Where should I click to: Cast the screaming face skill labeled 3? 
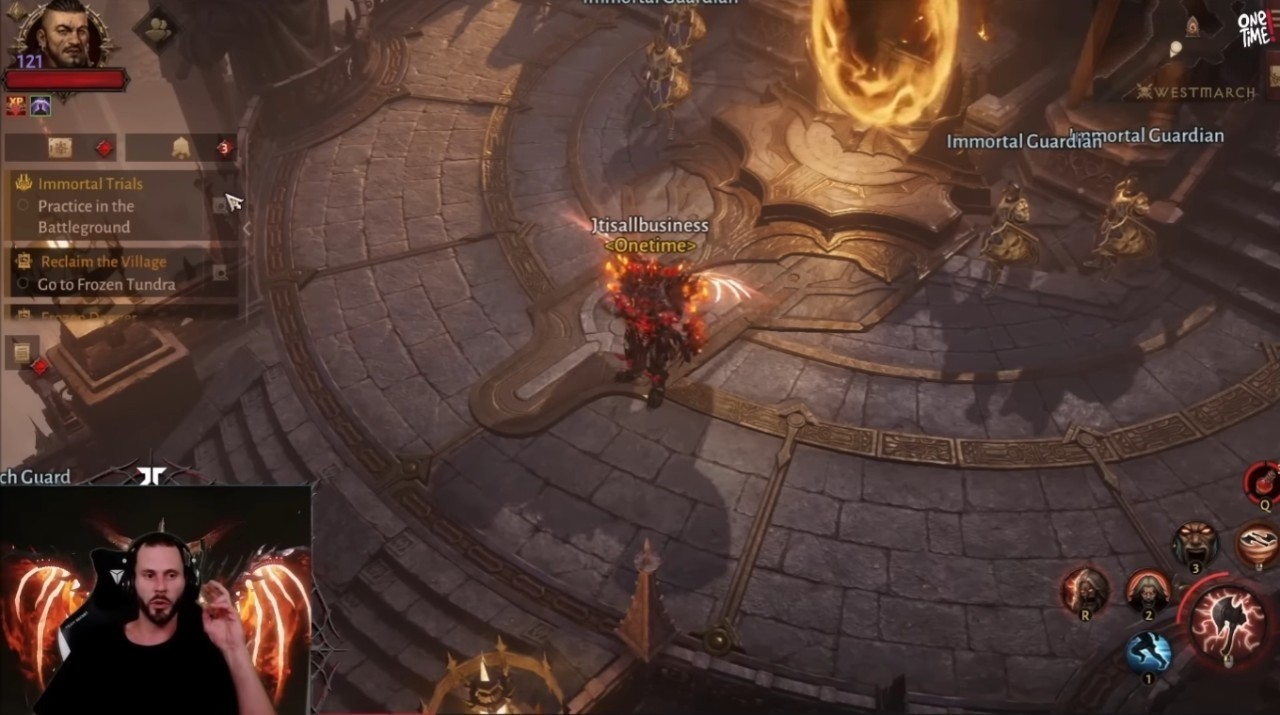[x=1196, y=545]
